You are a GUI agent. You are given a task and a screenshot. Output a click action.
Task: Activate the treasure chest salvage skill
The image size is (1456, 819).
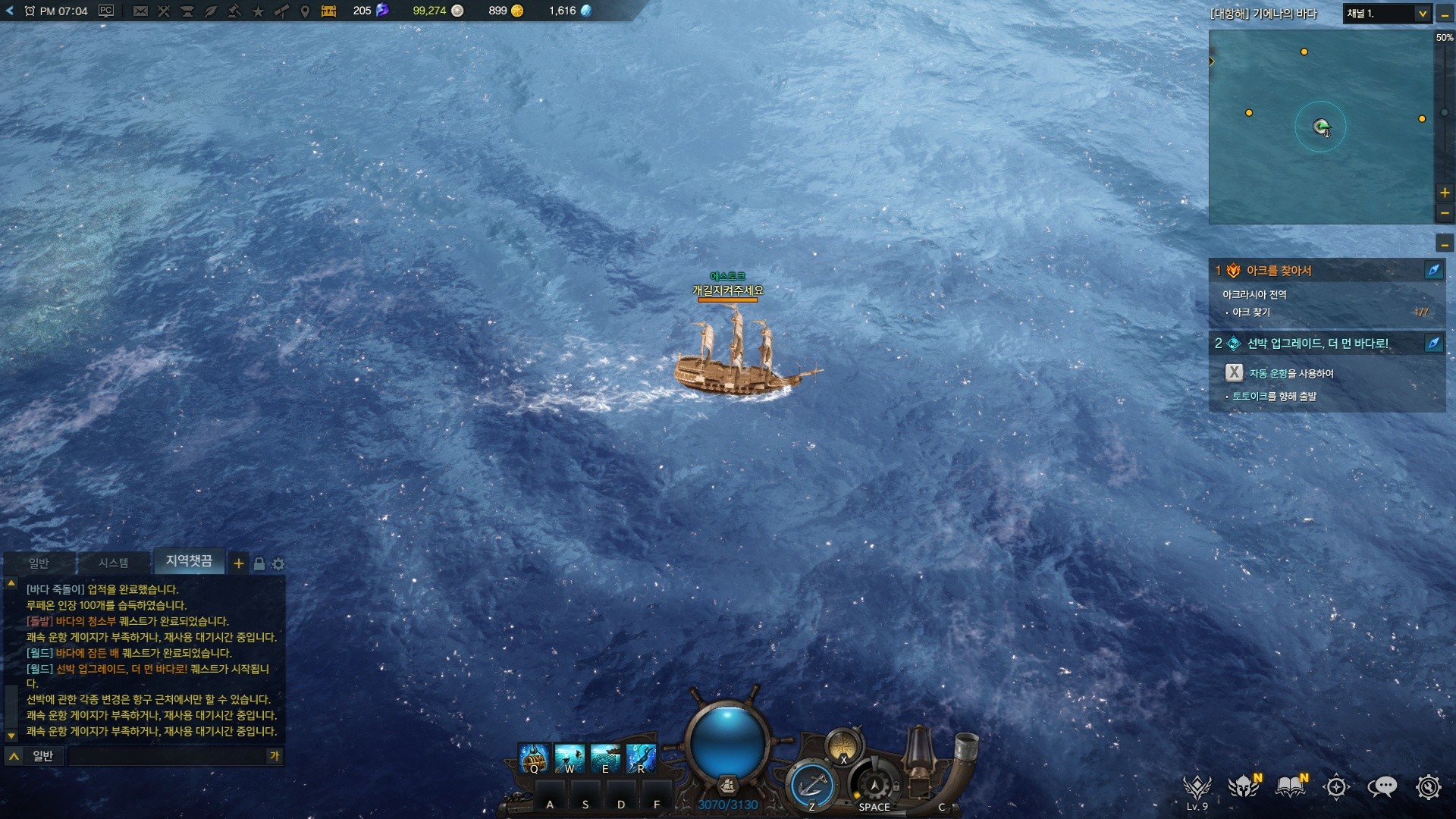534,758
